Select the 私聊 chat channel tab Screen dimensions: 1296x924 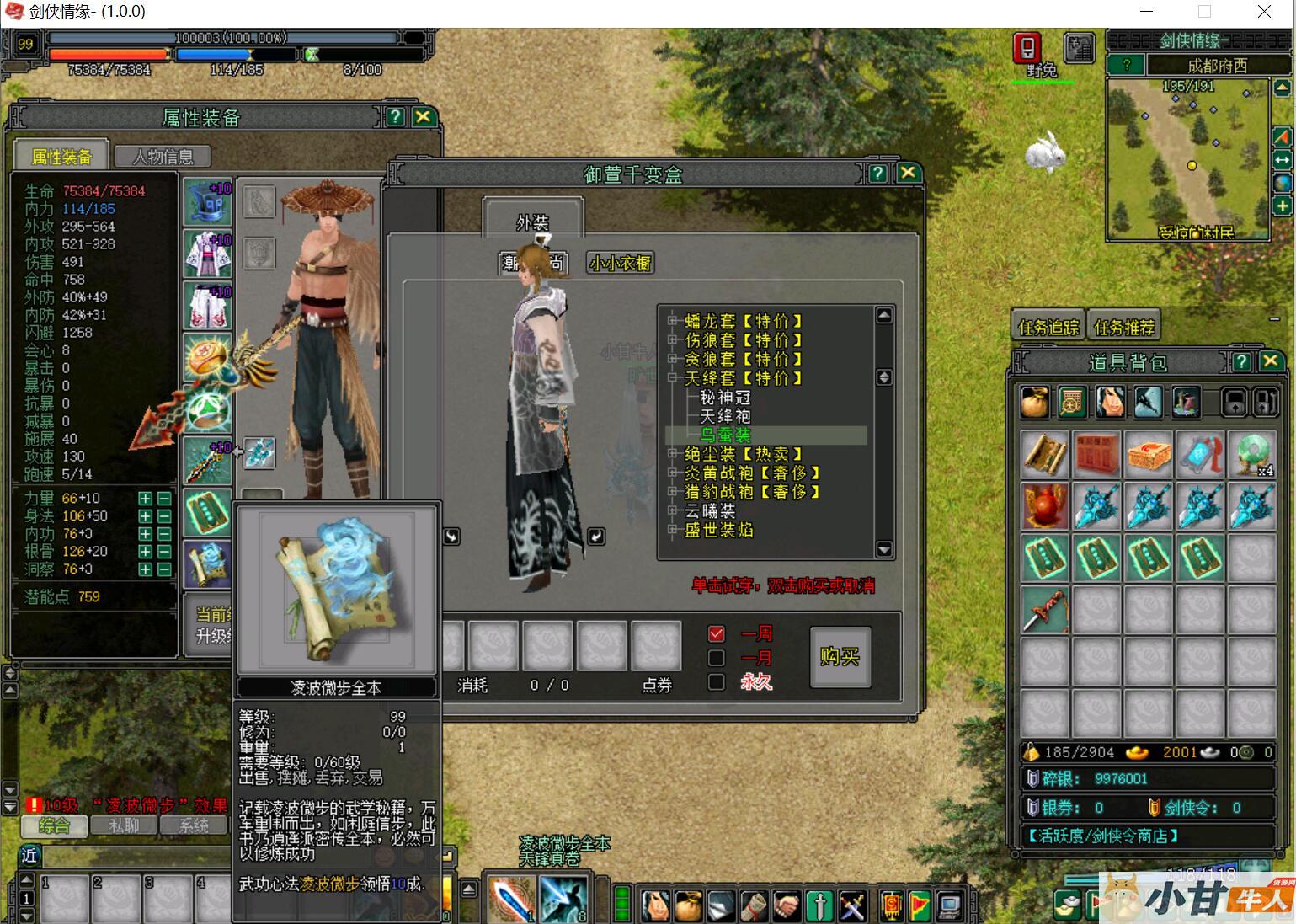123,825
